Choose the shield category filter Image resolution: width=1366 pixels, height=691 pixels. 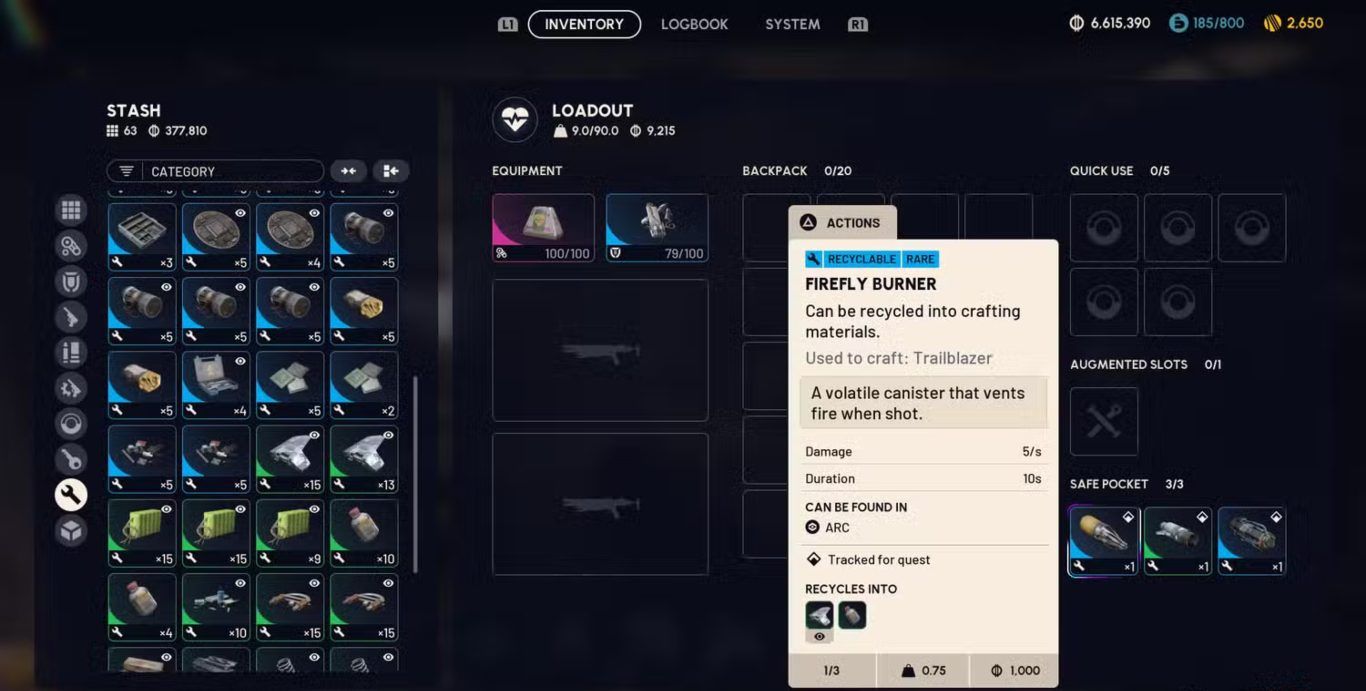tap(71, 282)
